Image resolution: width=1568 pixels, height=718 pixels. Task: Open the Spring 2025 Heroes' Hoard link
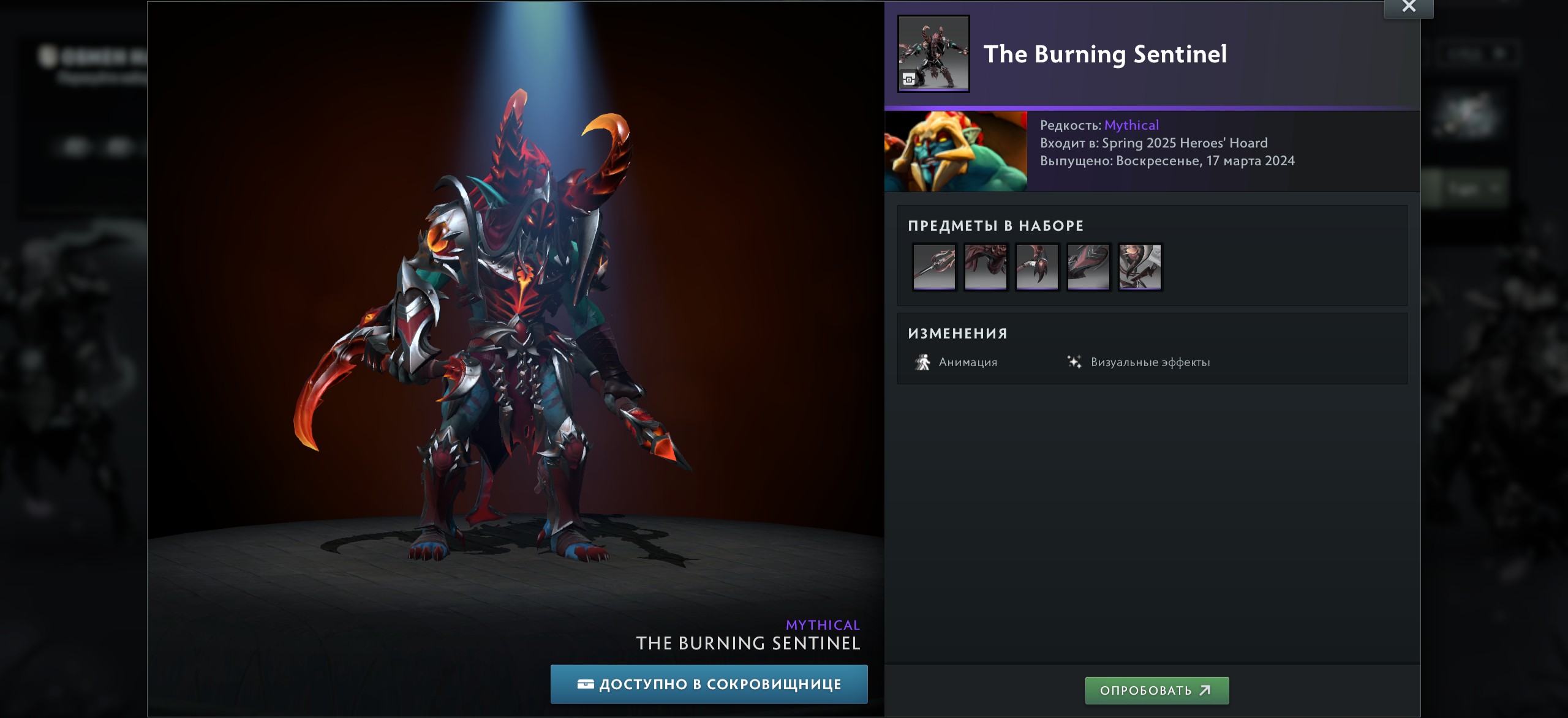pos(1185,143)
